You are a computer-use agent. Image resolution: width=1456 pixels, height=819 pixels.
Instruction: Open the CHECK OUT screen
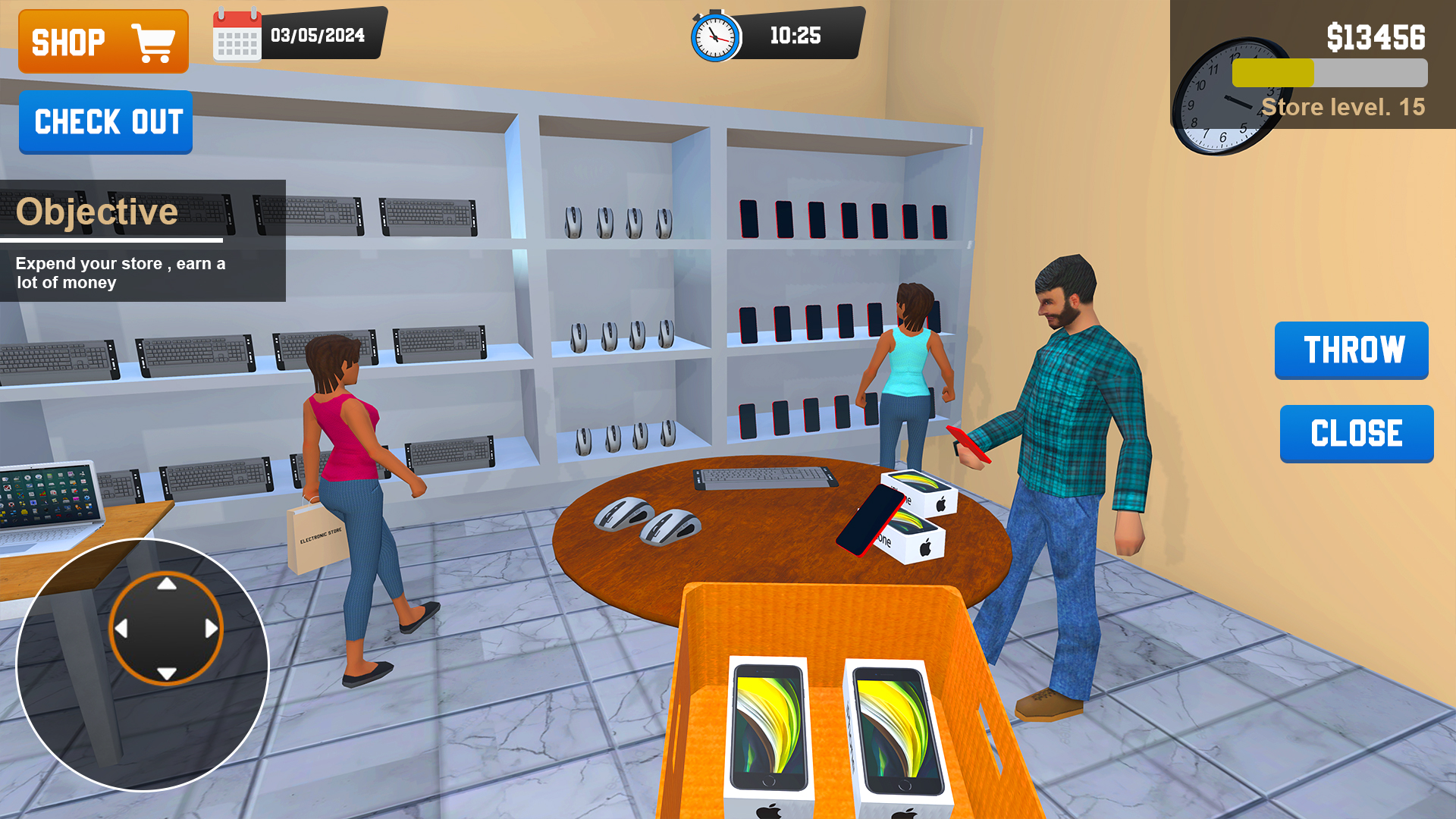point(105,123)
